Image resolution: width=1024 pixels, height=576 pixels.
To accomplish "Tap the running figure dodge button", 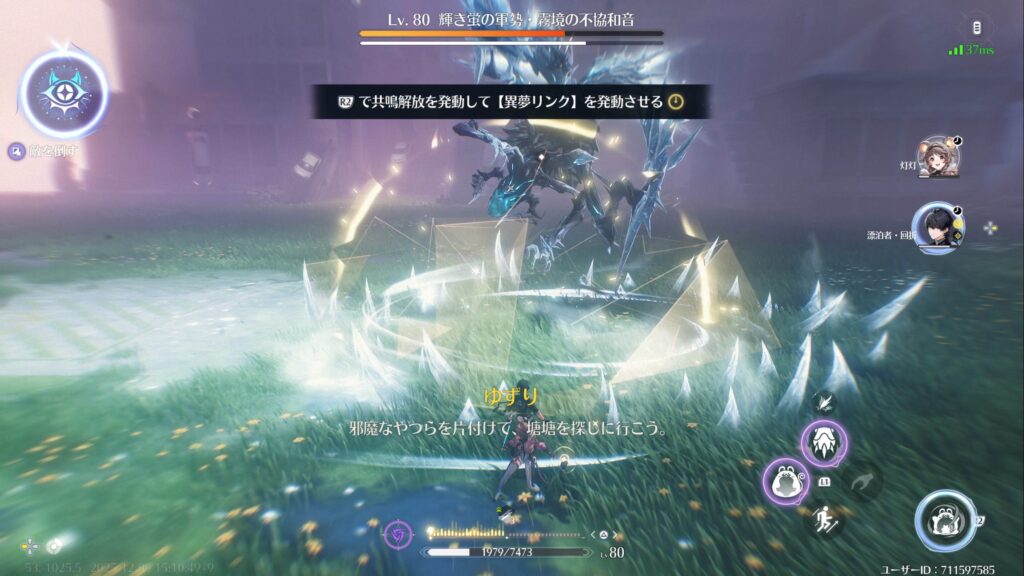I will (x=824, y=519).
